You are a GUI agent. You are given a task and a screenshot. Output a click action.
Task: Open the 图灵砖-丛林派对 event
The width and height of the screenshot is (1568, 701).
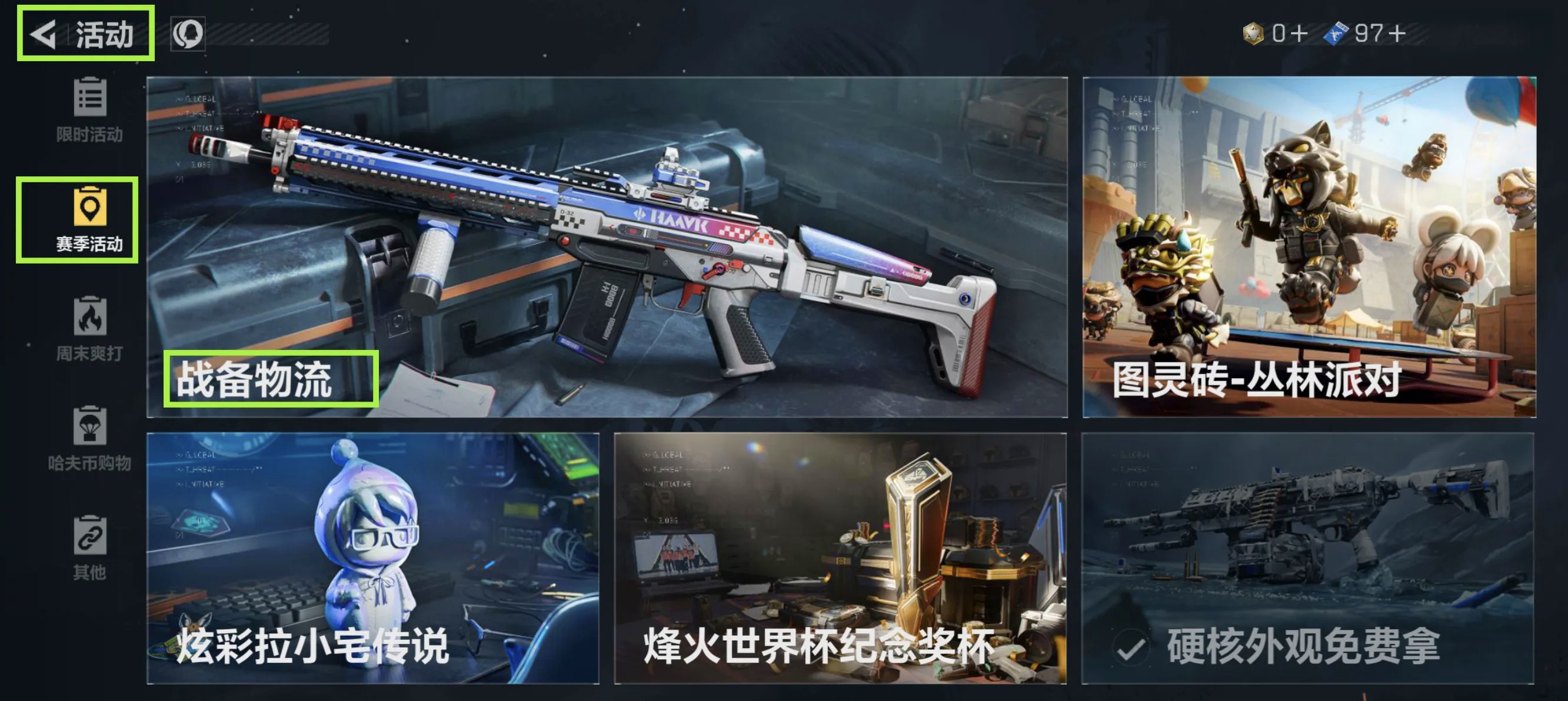[1309, 246]
